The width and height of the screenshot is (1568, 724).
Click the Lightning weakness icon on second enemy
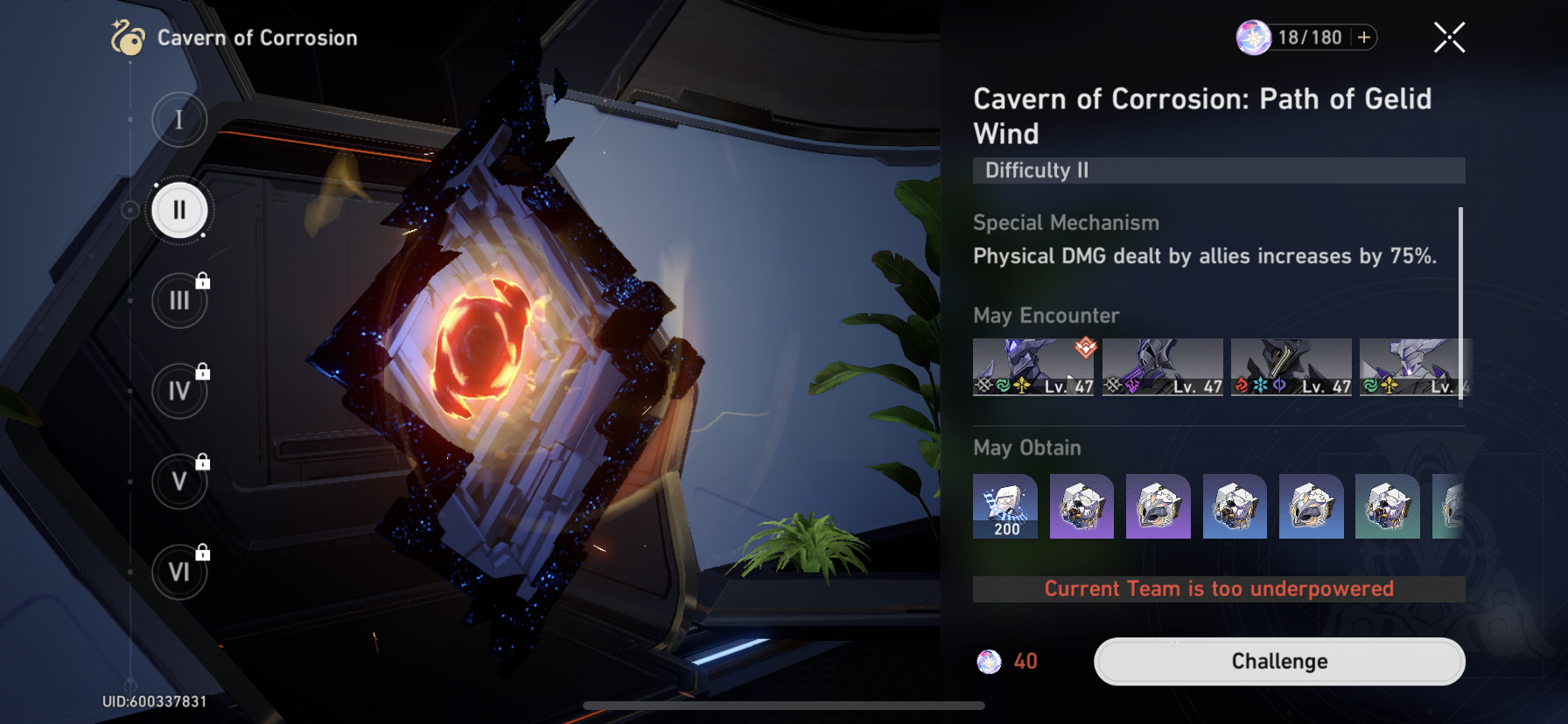click(1130, 386)
